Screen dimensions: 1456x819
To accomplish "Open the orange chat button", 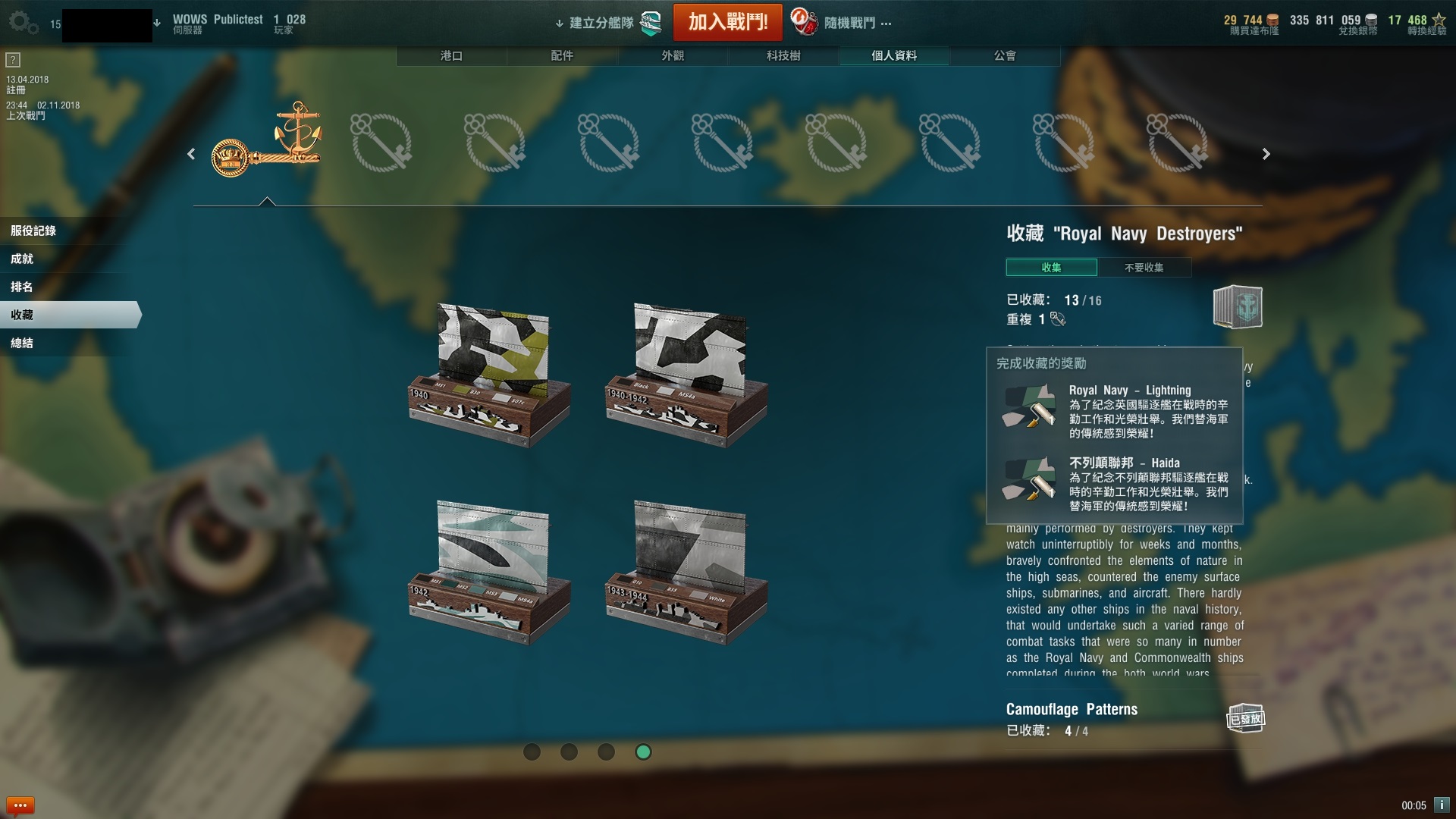I will (x=20, y=805).
